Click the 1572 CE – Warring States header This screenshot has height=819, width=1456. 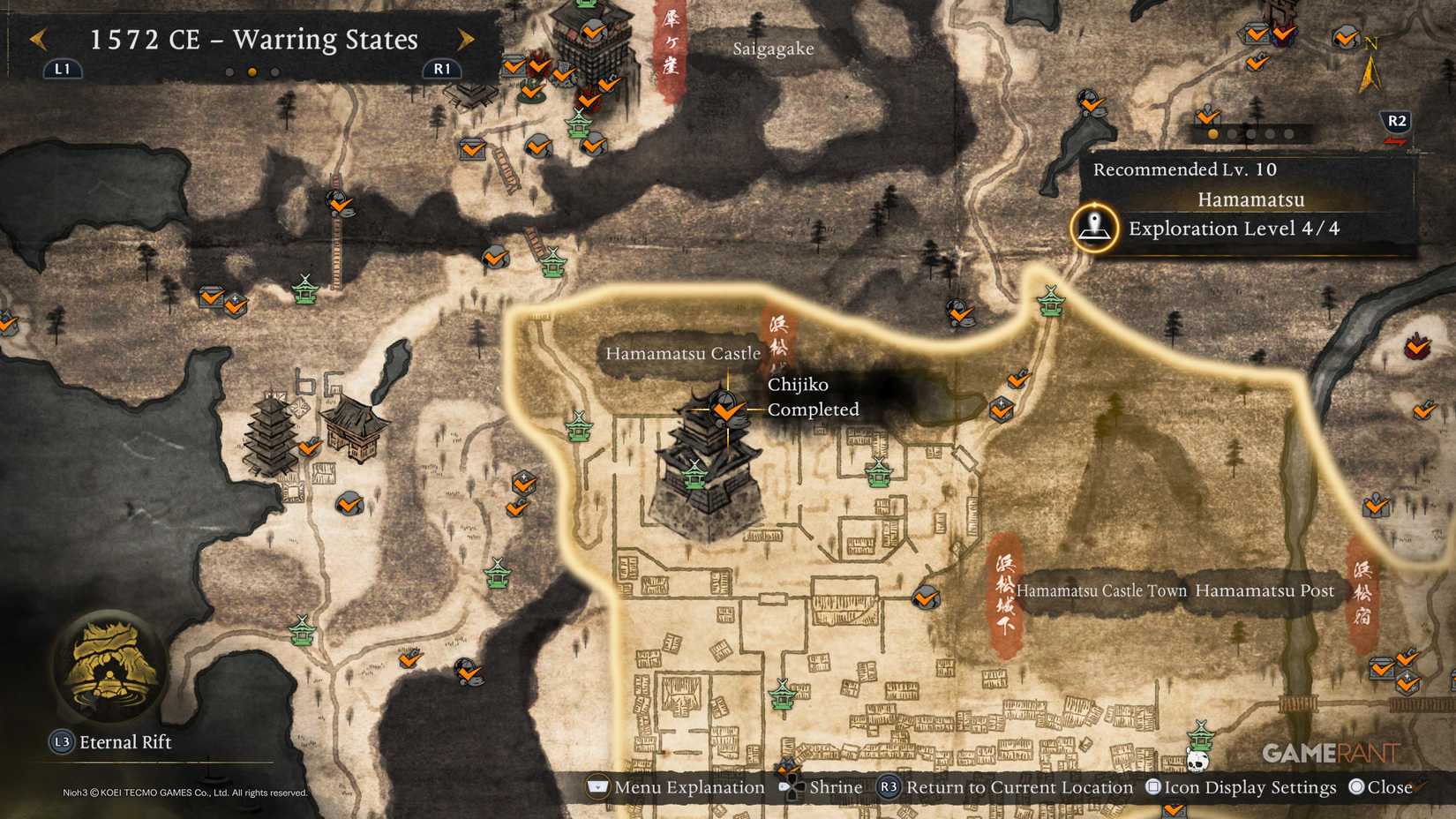pos(254,40)
